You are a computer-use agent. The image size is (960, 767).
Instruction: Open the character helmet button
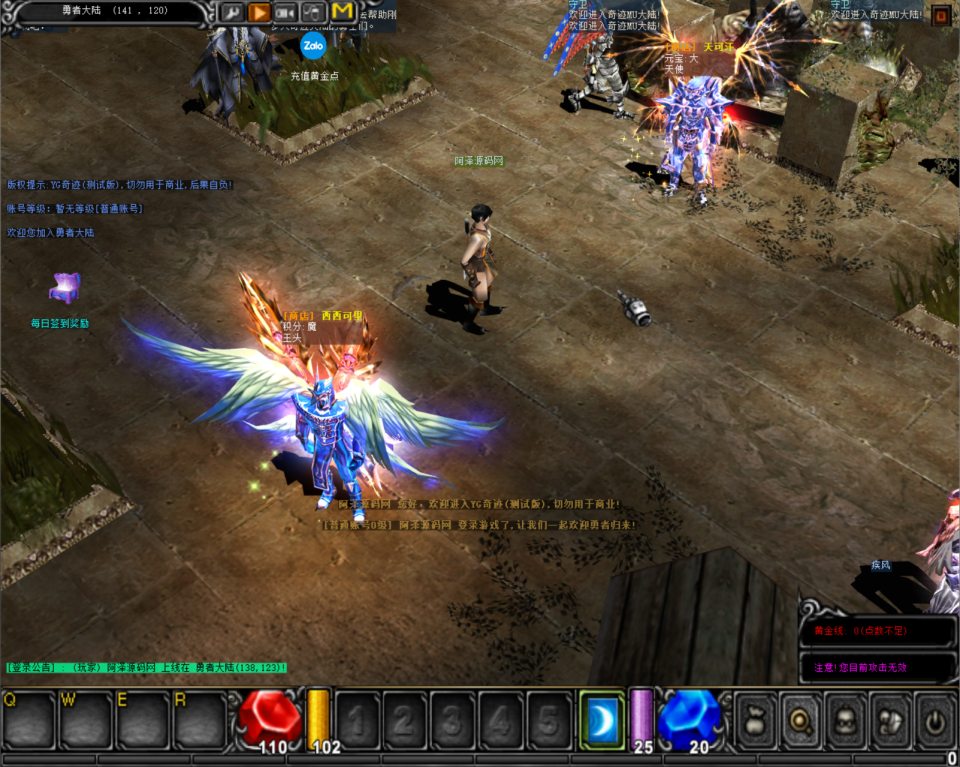coord(846,718)
